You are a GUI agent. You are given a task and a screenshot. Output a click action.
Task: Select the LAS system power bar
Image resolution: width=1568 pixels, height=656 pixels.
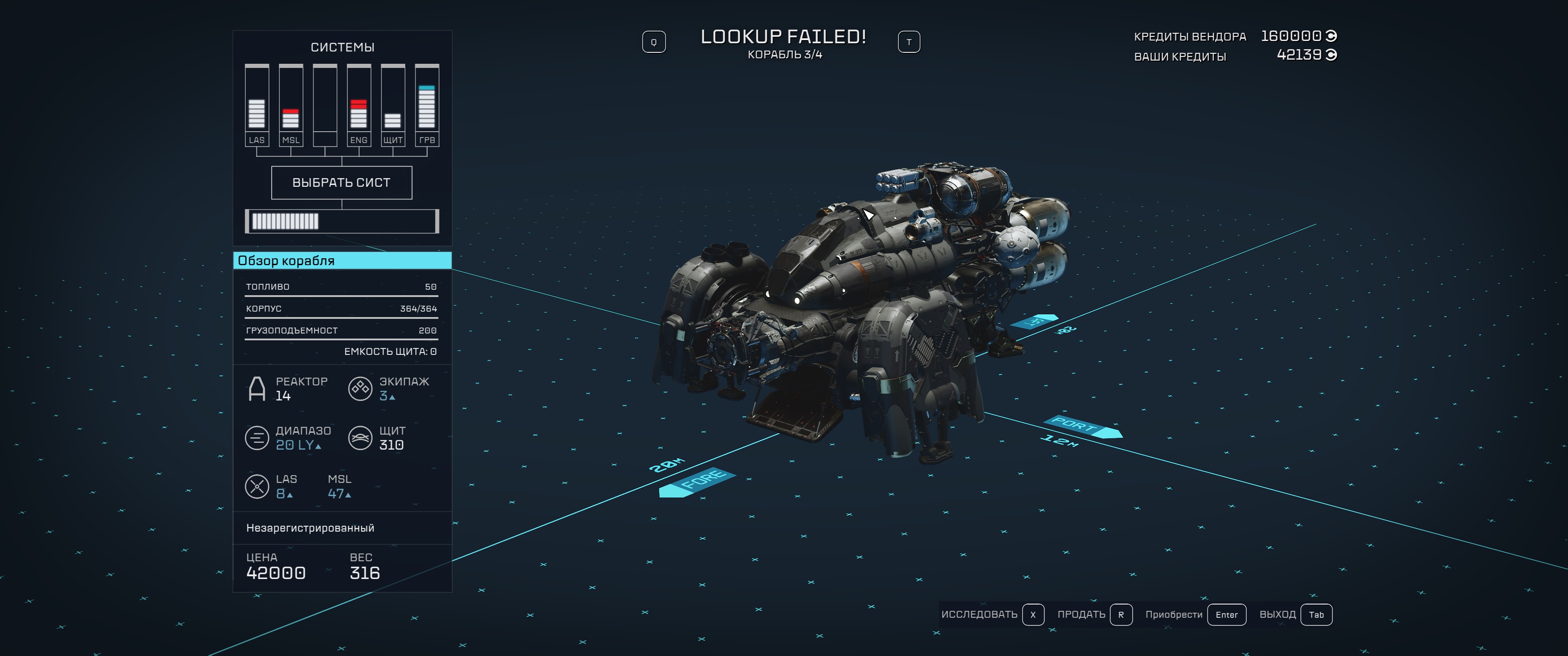point(257,106)
